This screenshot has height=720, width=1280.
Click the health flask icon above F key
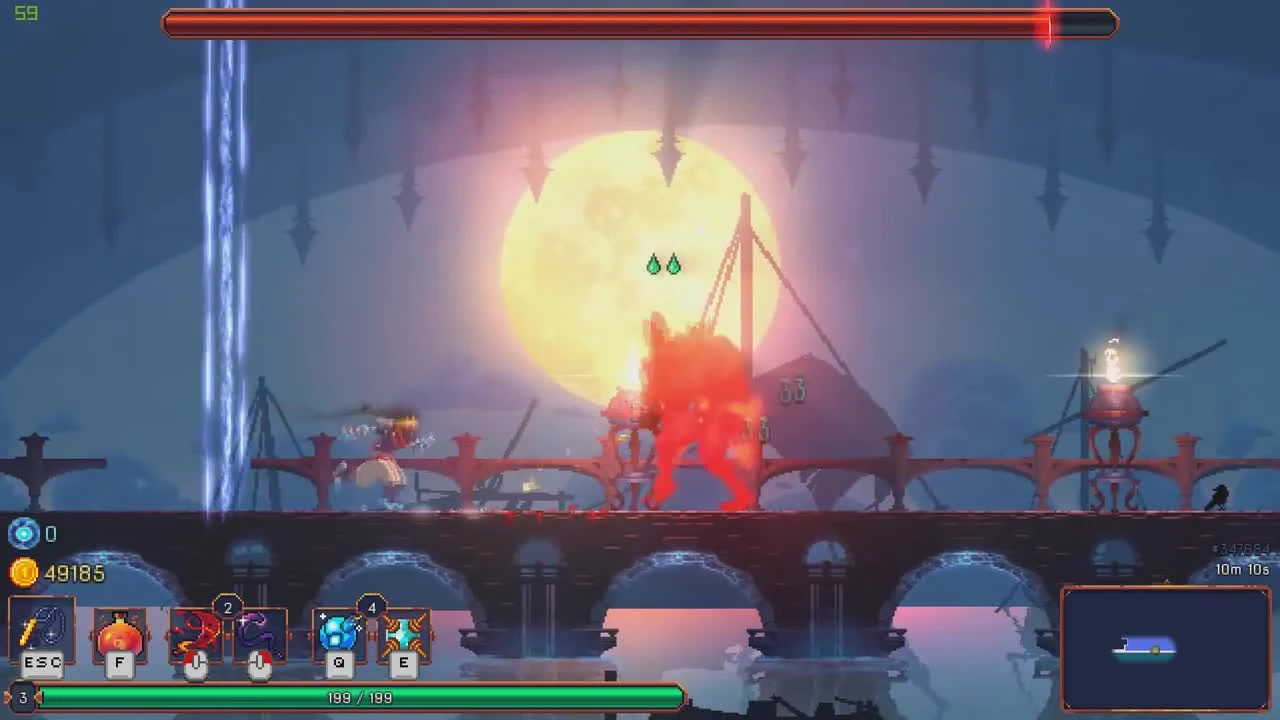tap(119, 633)
